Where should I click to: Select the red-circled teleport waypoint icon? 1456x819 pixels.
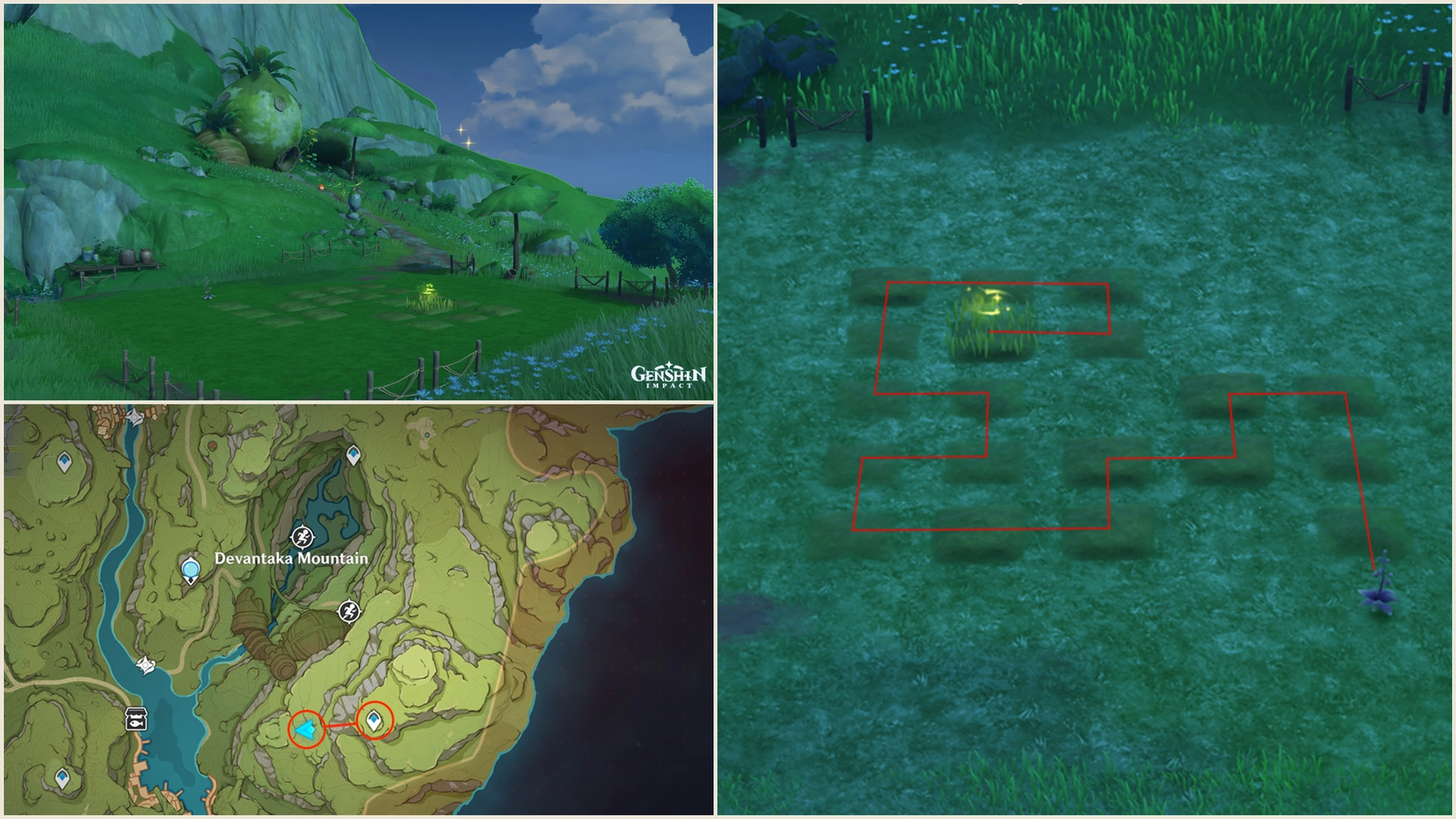point(373,720)
